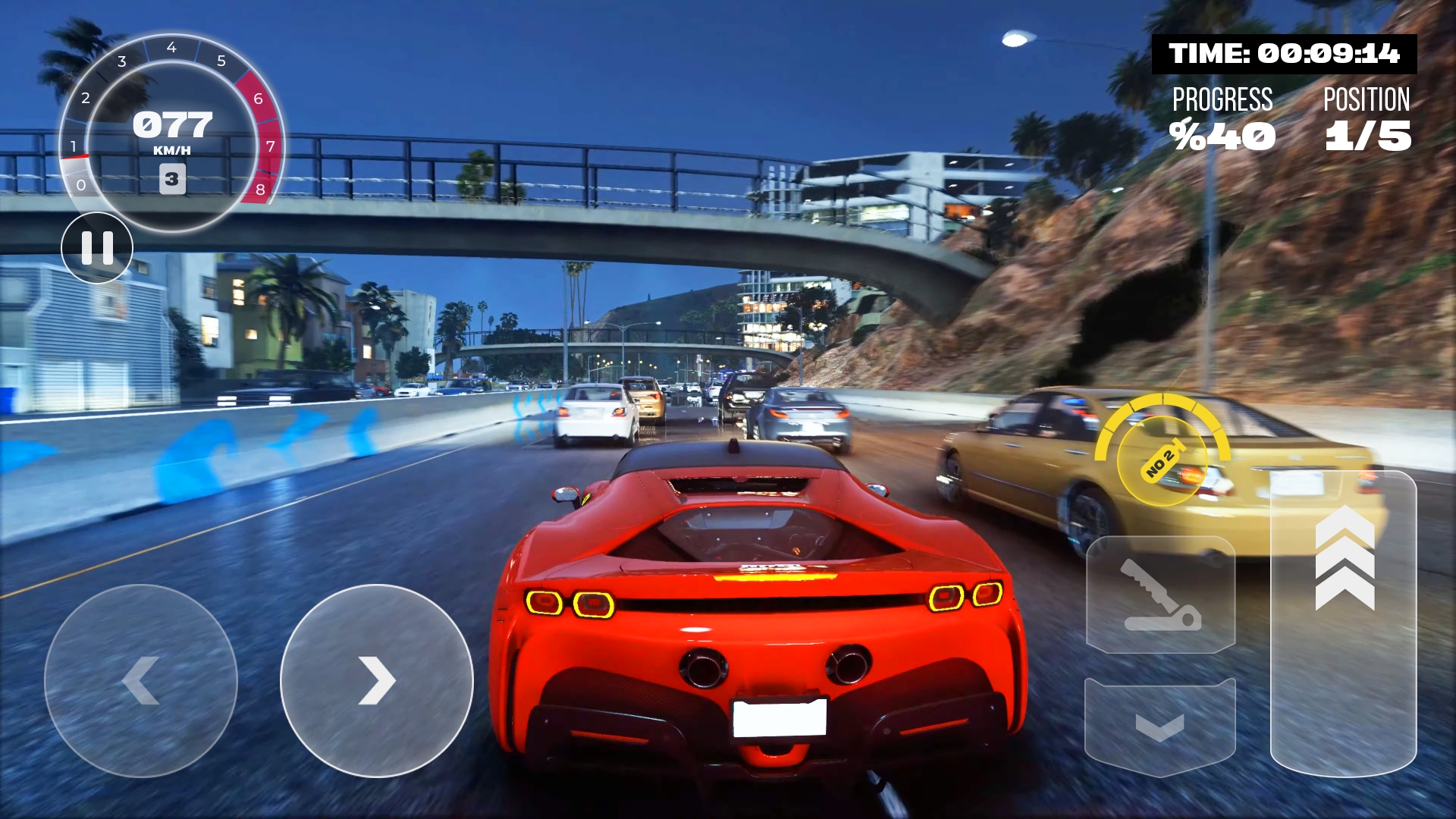Tap the brake pedal down-arrow button
This screenshot has width=1456, height=819.
coord(1160,726)
